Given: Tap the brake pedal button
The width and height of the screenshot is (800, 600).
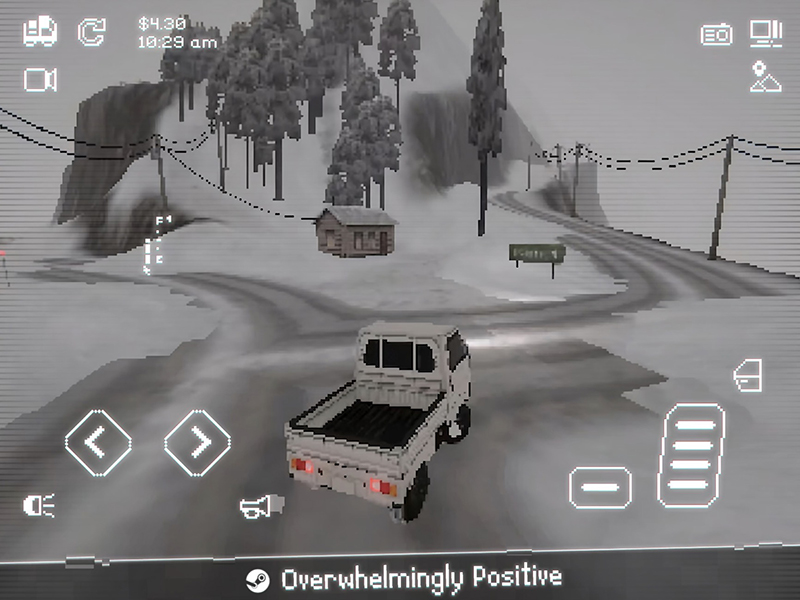Looking at the screenshot, I should click(600, 487).
